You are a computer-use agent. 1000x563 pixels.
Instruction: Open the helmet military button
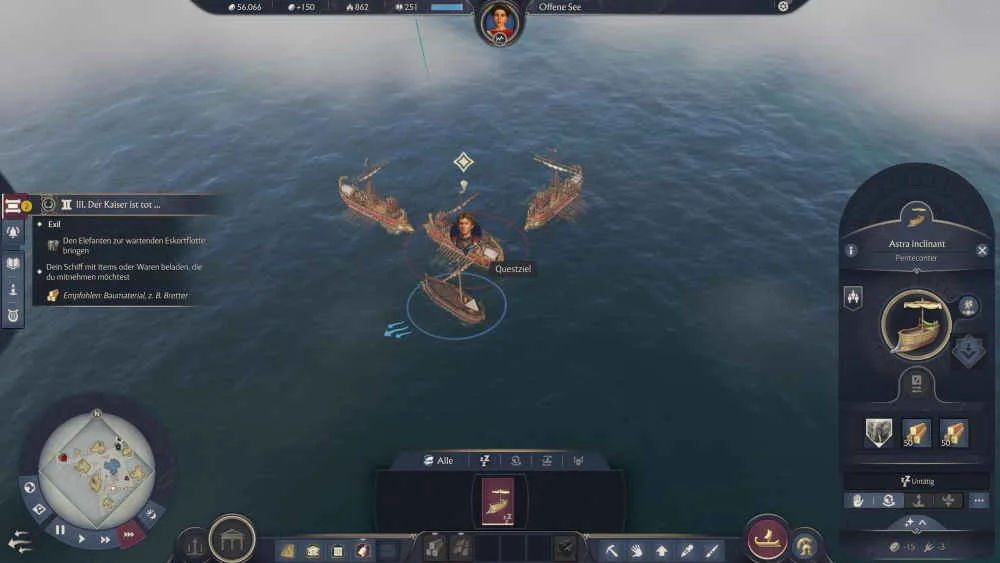click(x=803, y=545)
